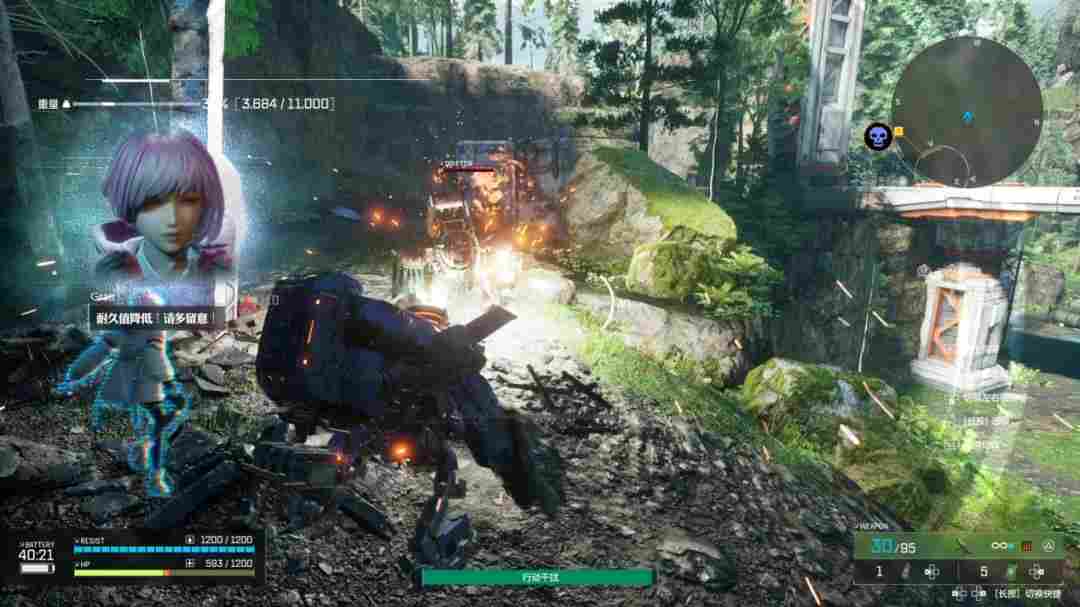Click the yellow square marker near minimap
Image resolution: width=1080 pixels, height=607 pixels.
tap(898, 131)
